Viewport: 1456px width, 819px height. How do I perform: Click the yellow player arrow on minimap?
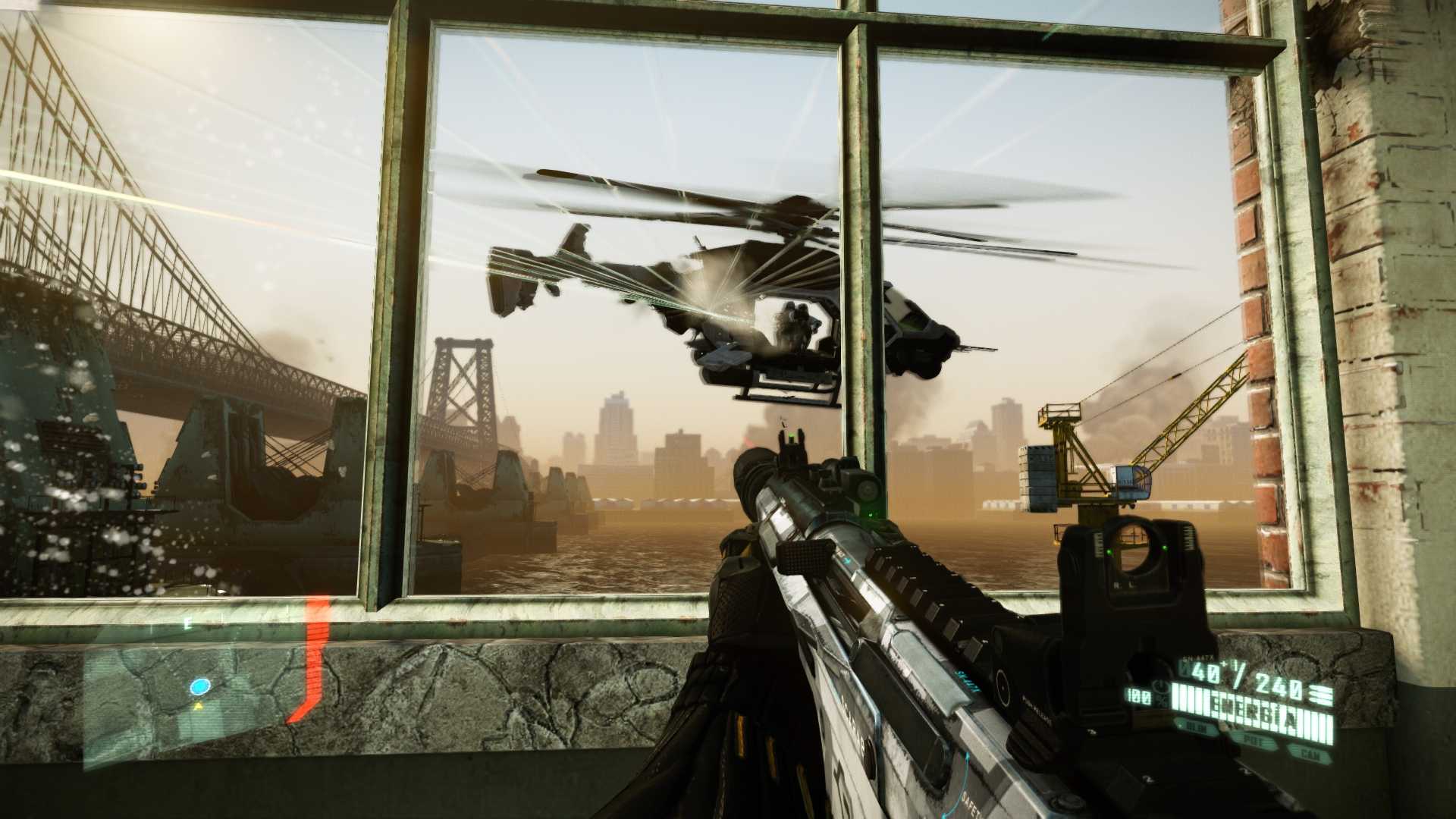tap(199, 706)
